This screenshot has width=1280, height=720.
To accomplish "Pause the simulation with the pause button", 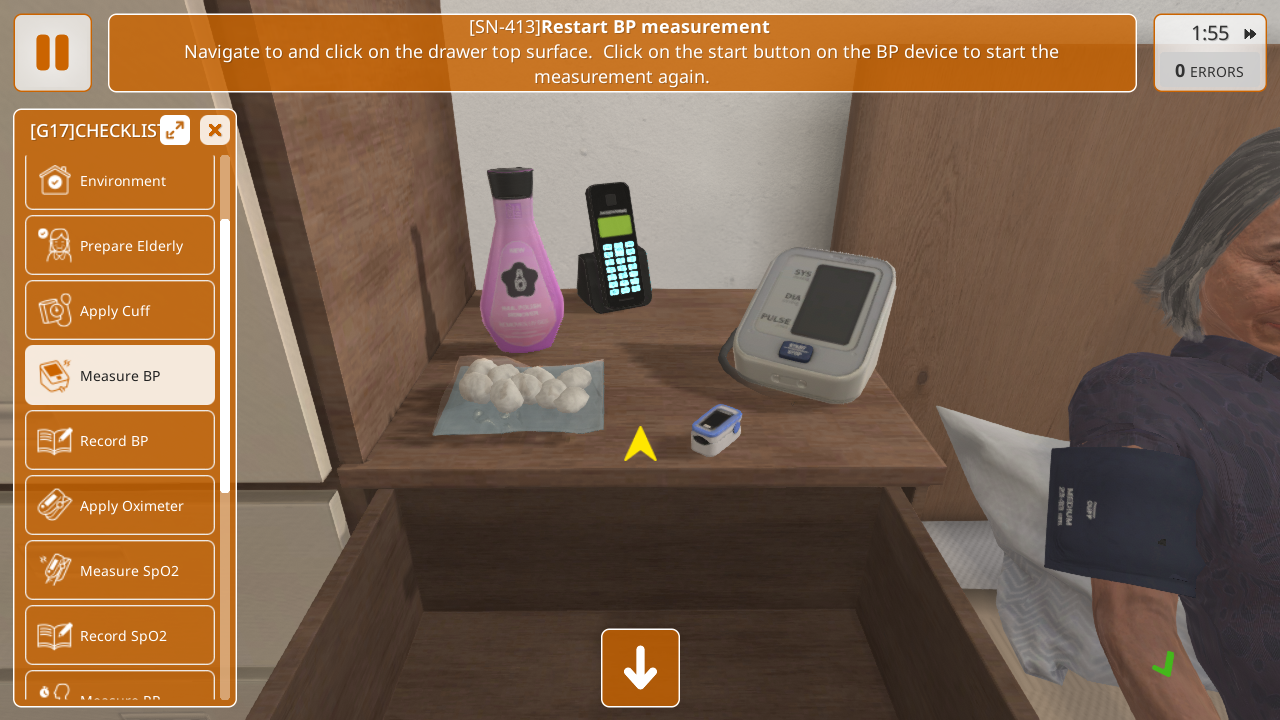I will tap(53, 53).
